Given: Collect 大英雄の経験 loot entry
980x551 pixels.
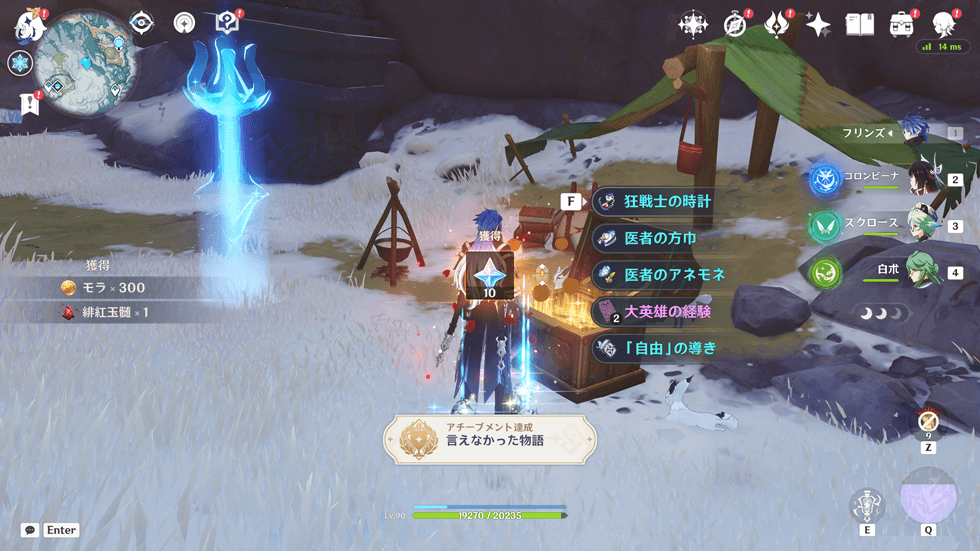Looking at the screenshot, I should click(667, 311).
